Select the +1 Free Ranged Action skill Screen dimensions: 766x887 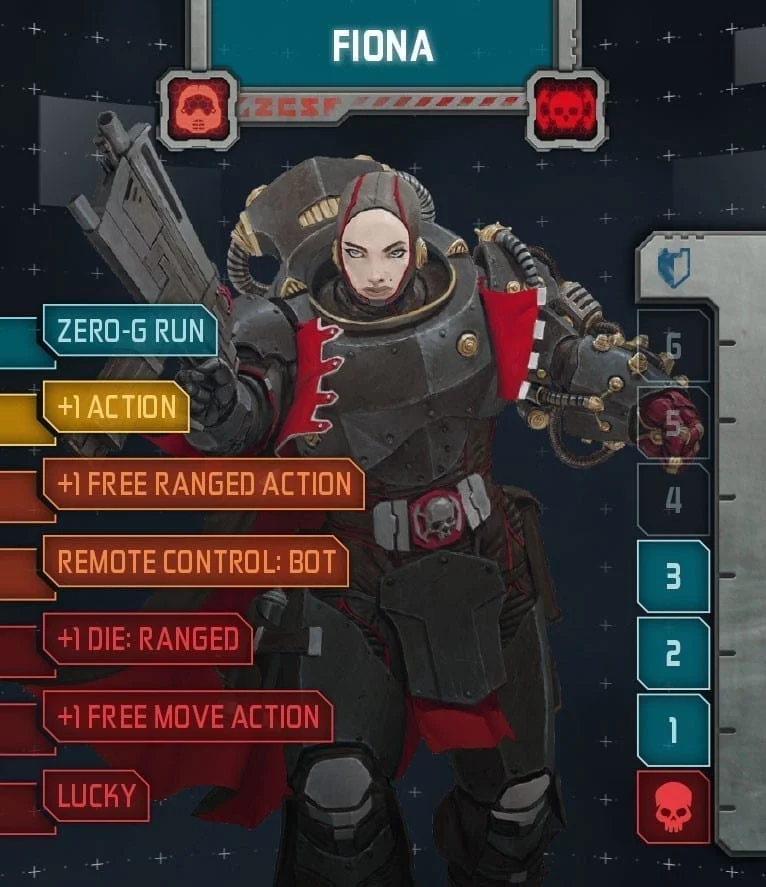[x=204, y=484]
